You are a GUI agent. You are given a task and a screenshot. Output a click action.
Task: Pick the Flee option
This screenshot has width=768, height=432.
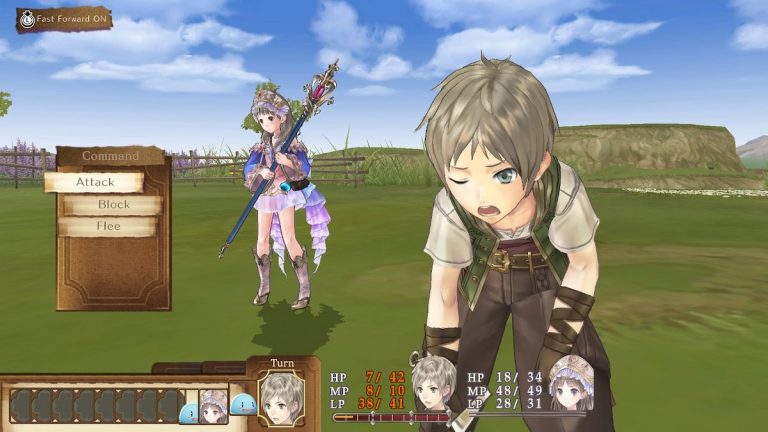click(108, 226)
